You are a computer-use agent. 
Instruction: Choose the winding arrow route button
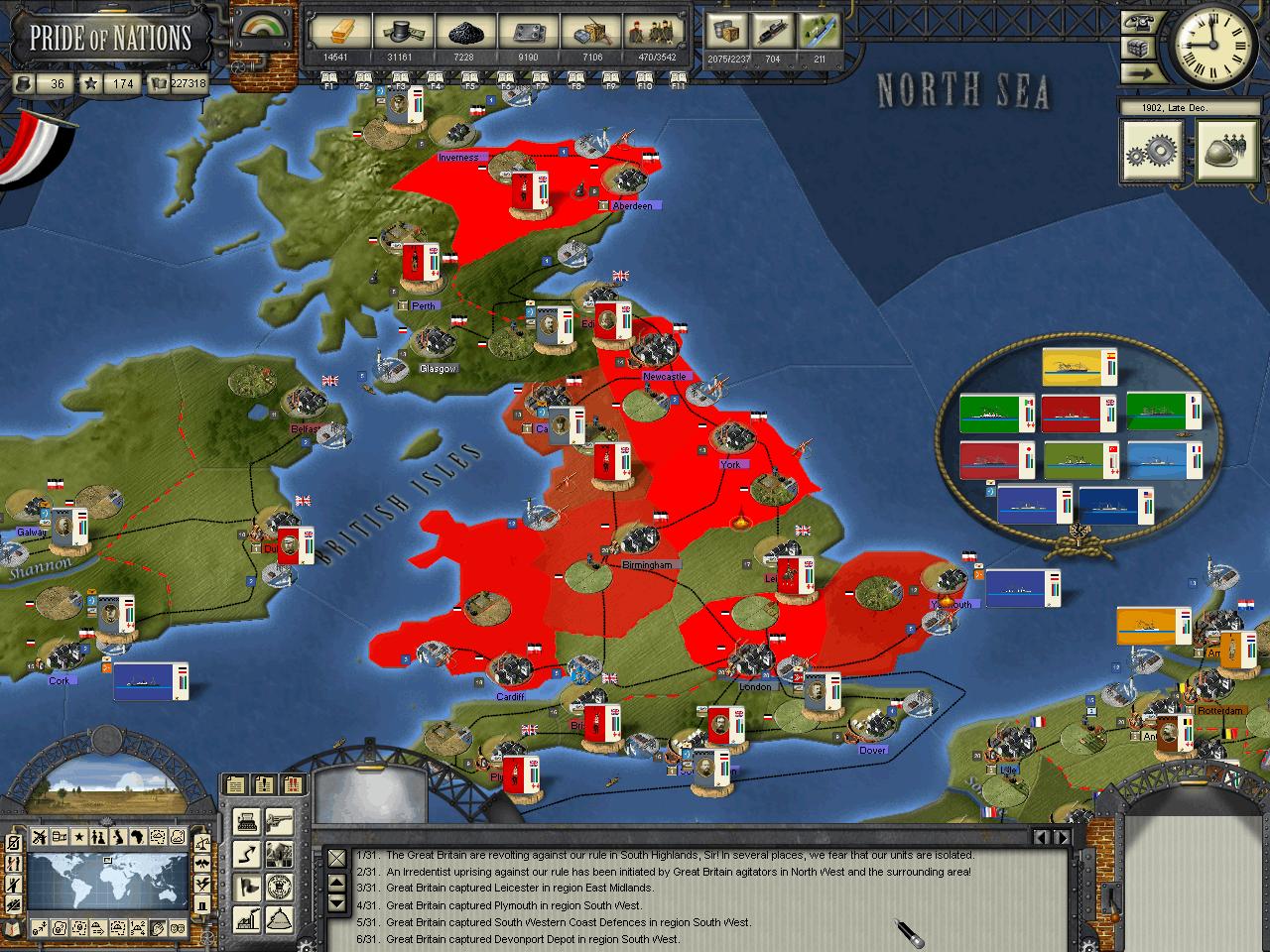(x=245, y=853)
